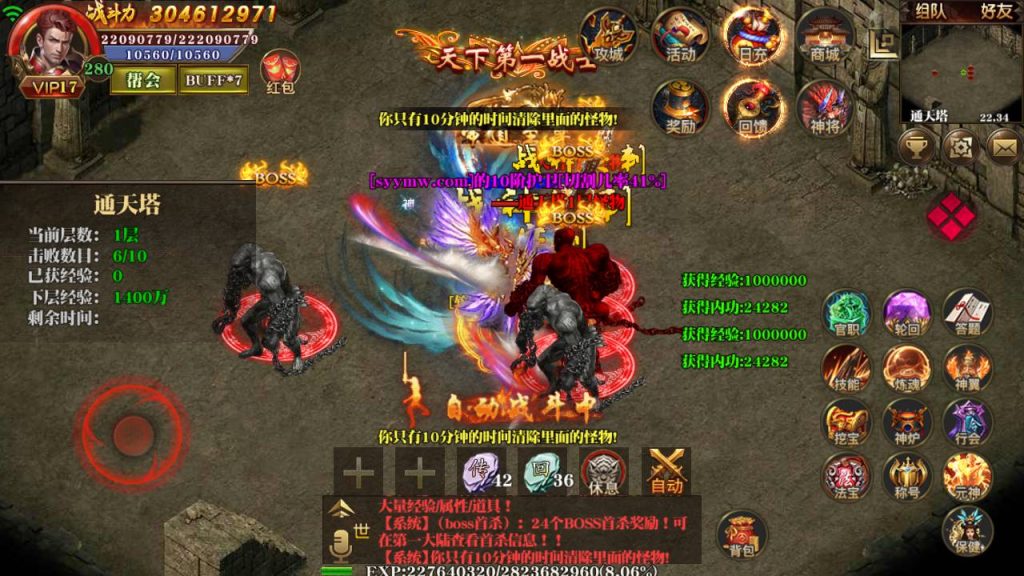Open the BUFF*7 status button

coord(213,80)
